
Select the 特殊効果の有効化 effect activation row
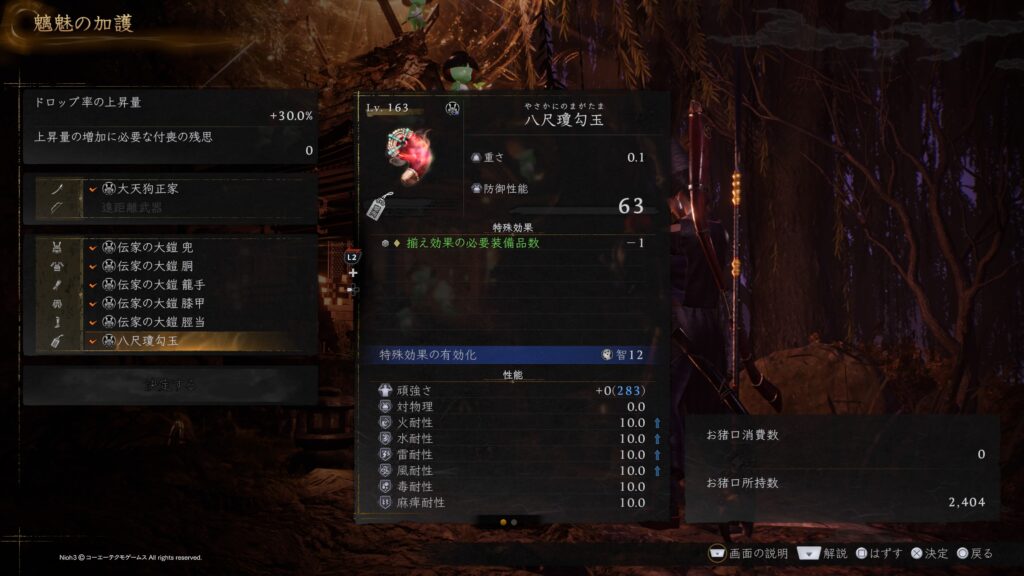pyautogui.click(x=512, y=355)
